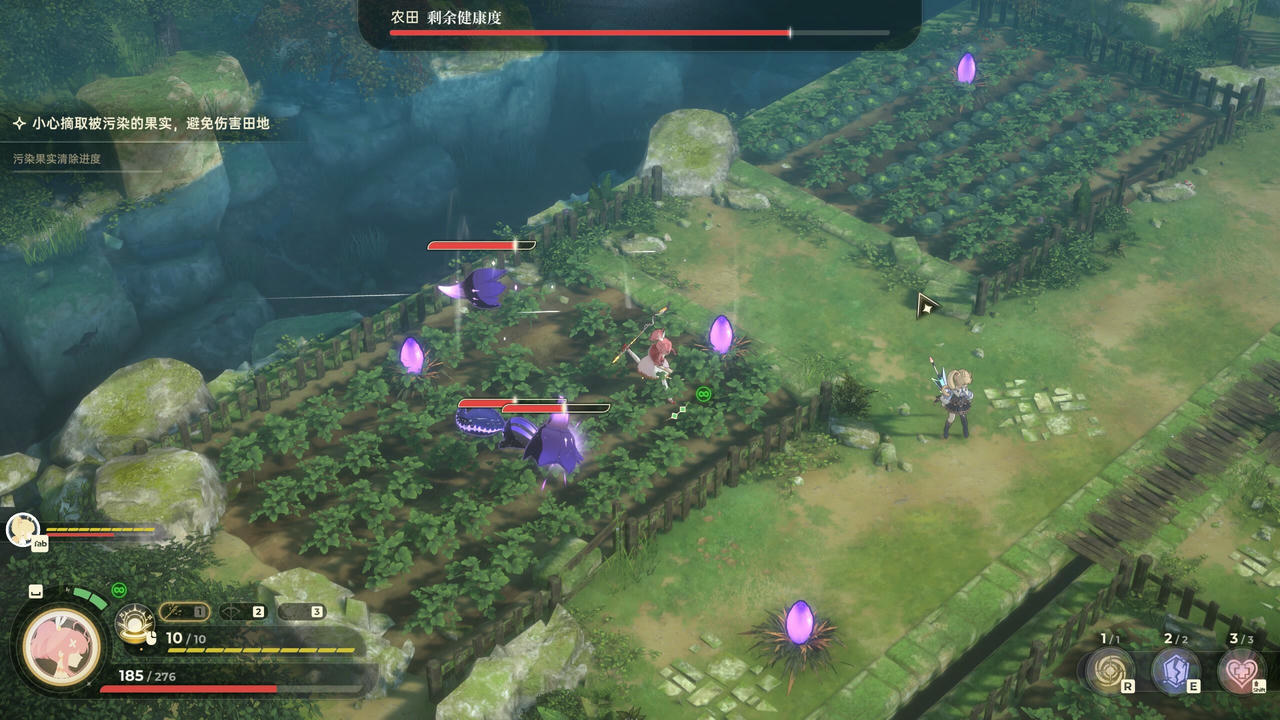The width and height of the screenshot is (1280, 720).
Task: Select weapon slot 2 with the eye symbol
Action: (x=243, y=611)
